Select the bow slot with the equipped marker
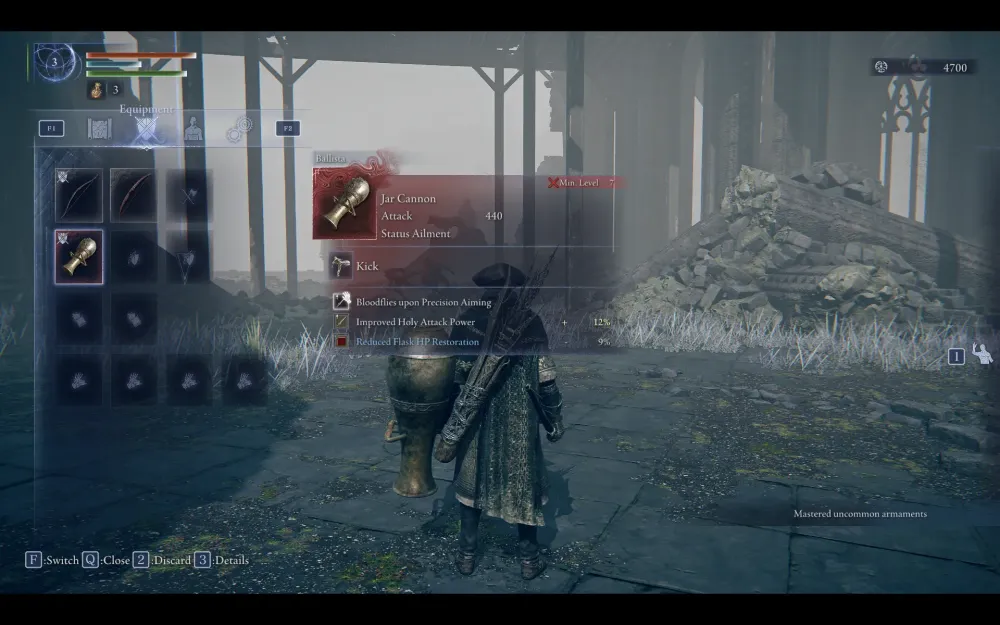This screenshot has height=625, width=1000. [79, 196]
